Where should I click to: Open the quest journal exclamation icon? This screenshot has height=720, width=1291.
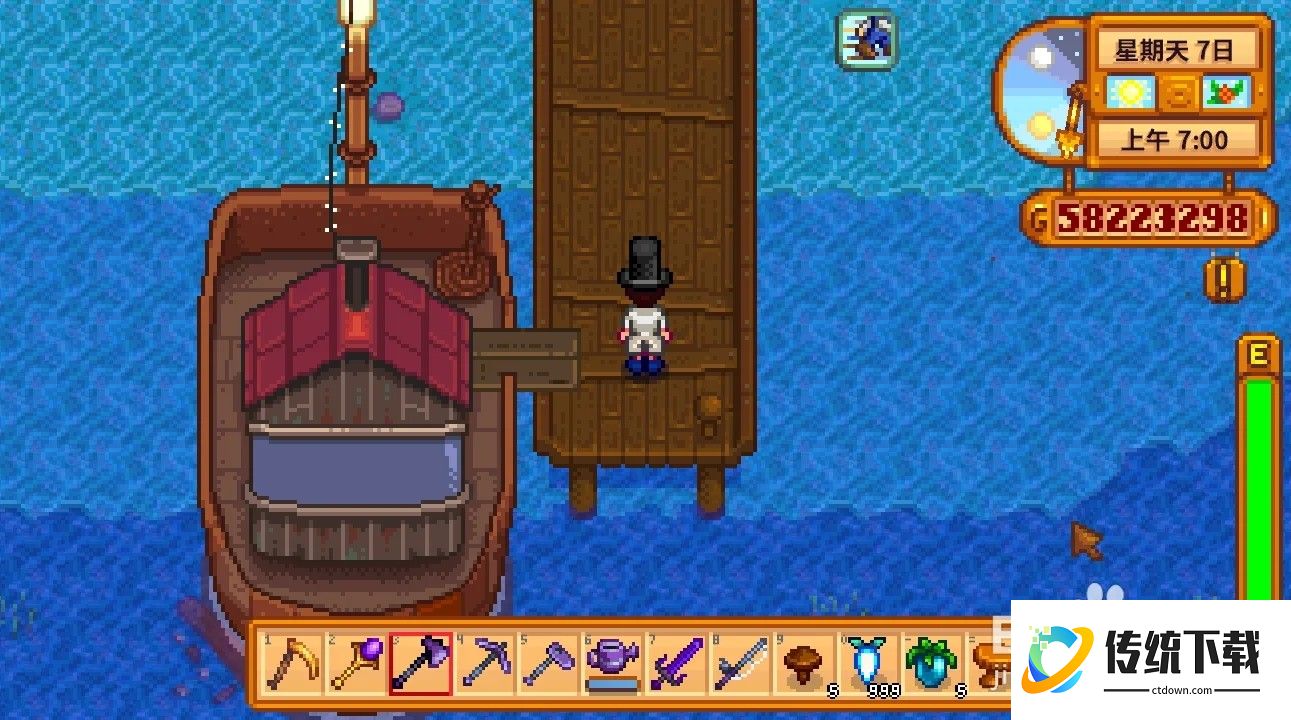(x=1224, y=279)
